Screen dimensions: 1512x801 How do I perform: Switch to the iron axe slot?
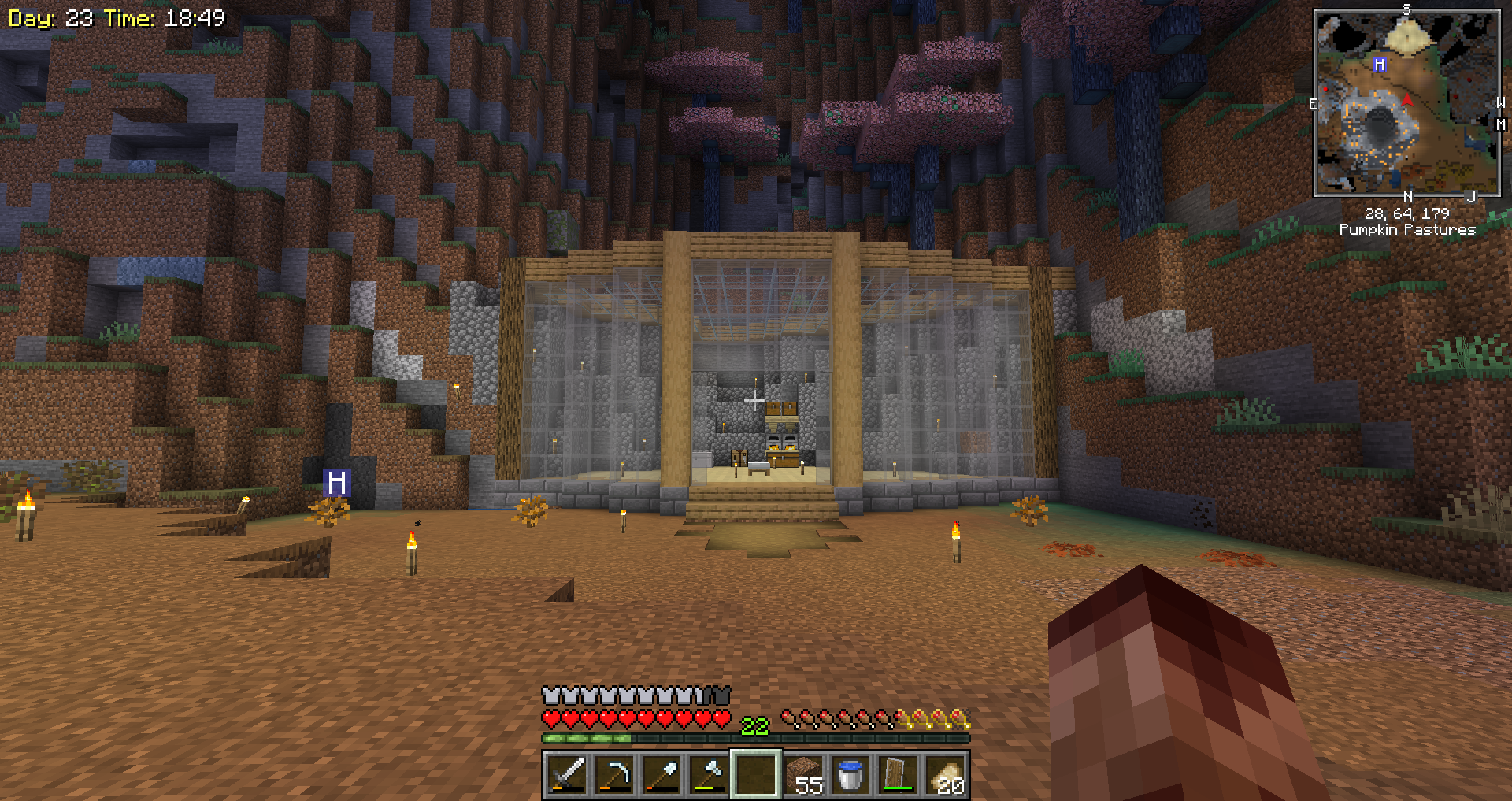[709, 774]
